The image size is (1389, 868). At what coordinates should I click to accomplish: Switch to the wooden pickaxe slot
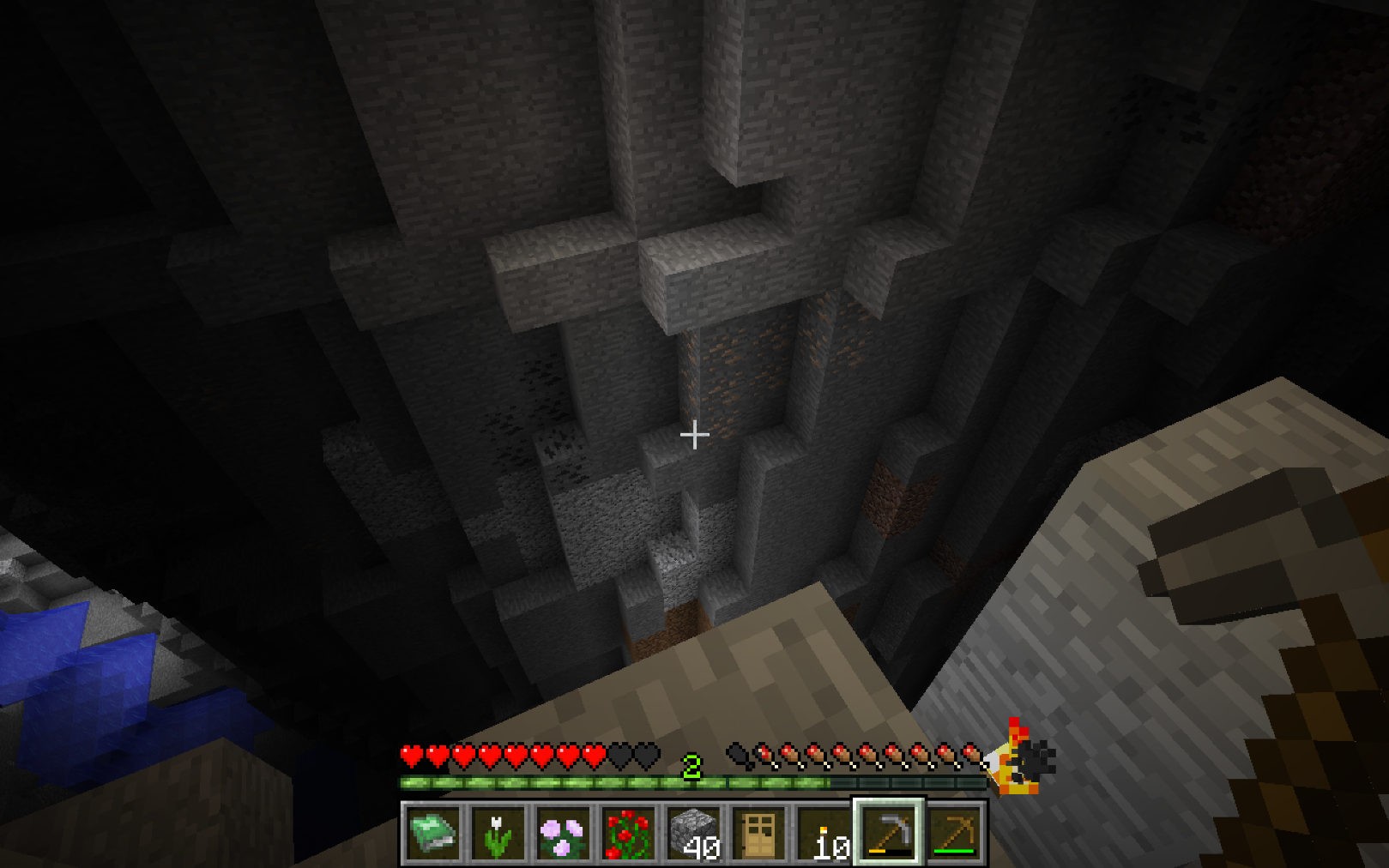[954, 834]
